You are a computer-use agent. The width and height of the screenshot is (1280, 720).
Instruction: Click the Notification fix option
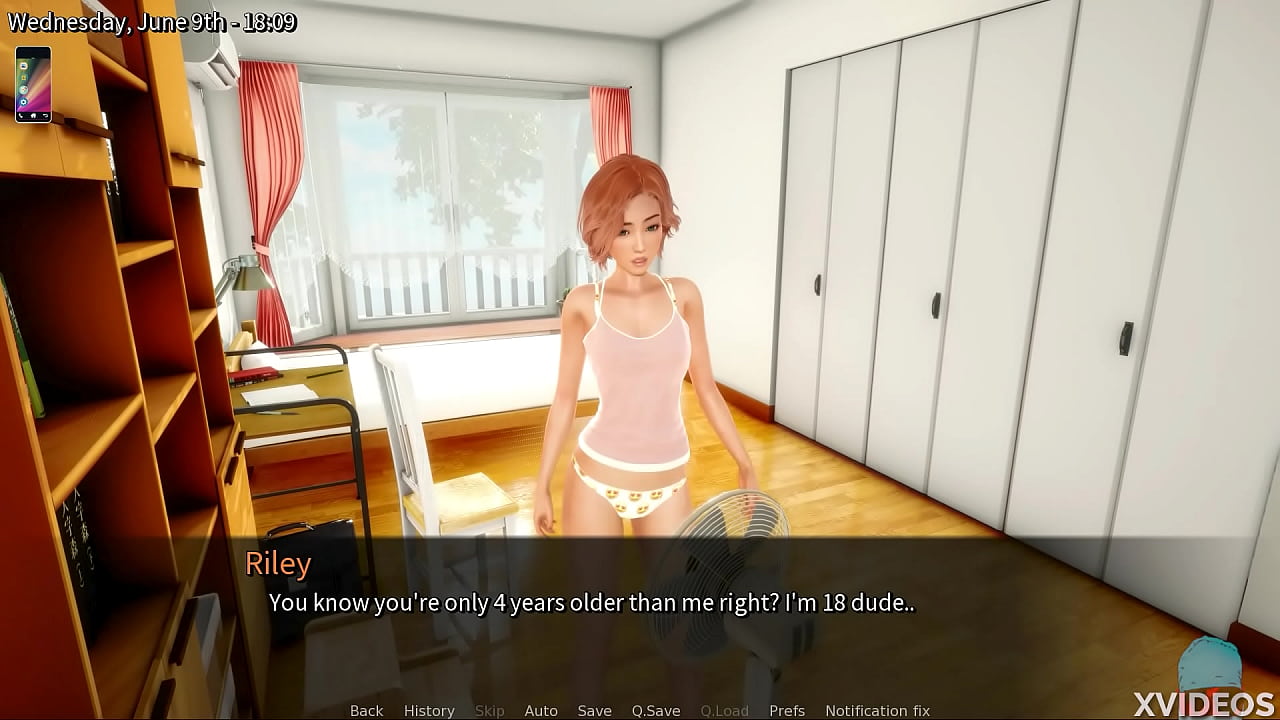pos(880,710)
